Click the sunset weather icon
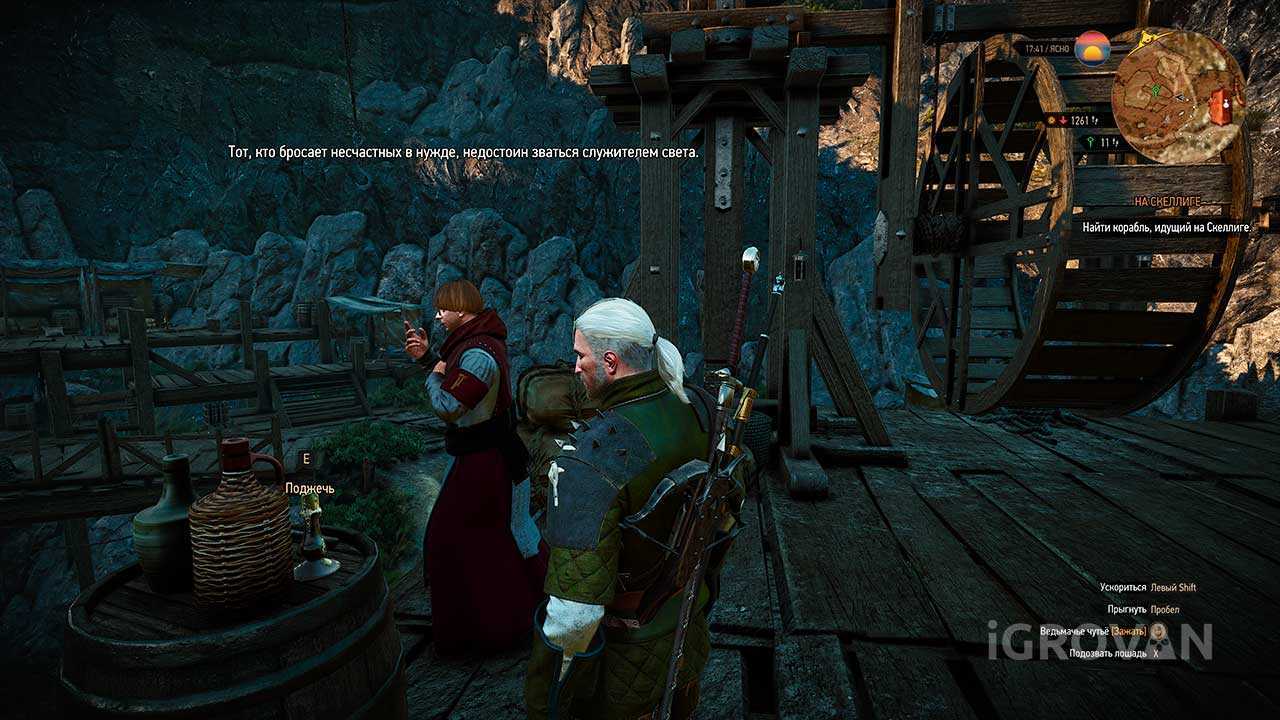 tap(1092, 48)
